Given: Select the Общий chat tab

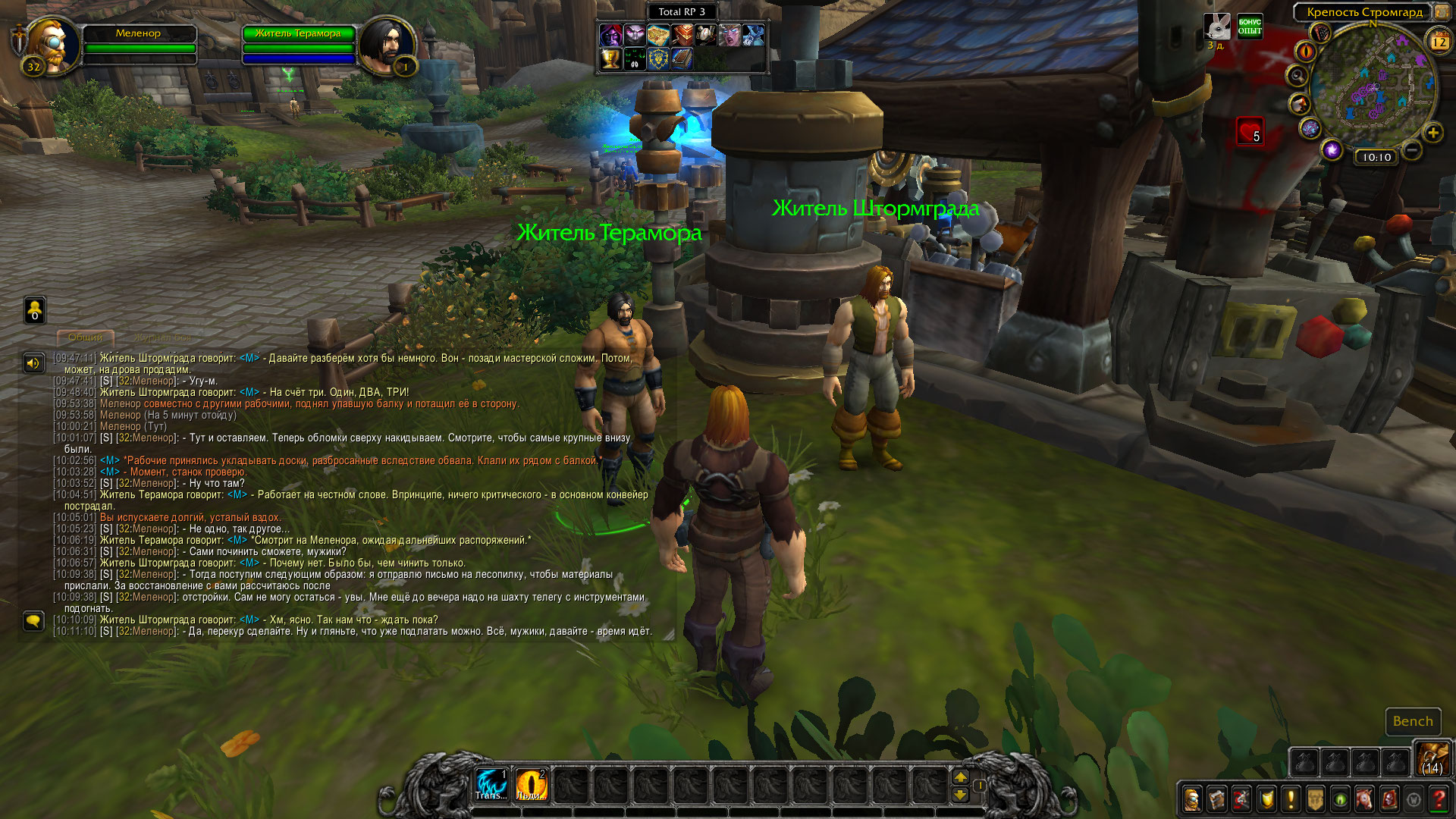Looking at the screenshot, I should (x=85, y=337).
